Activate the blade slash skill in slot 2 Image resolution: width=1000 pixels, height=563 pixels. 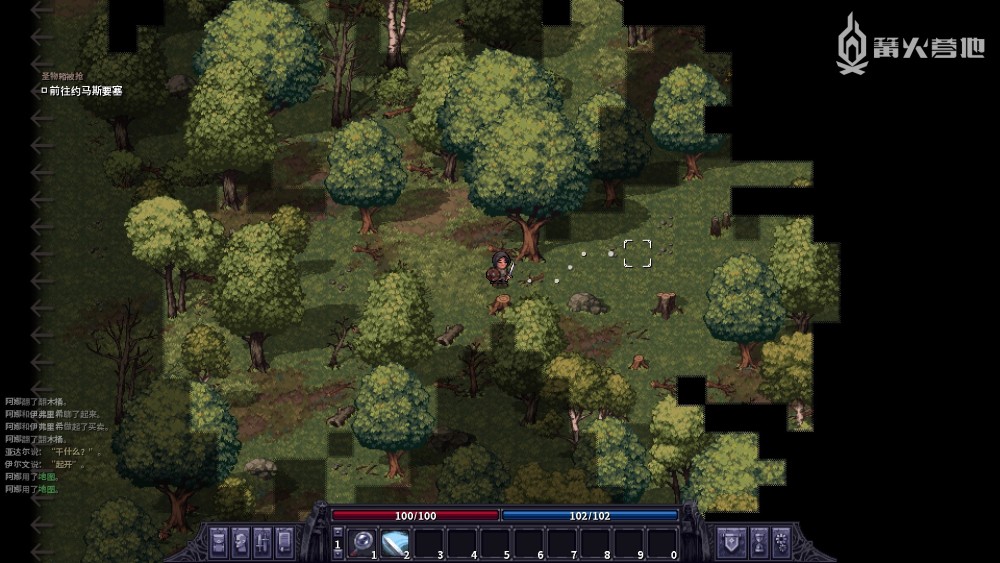tap(396, 543)
